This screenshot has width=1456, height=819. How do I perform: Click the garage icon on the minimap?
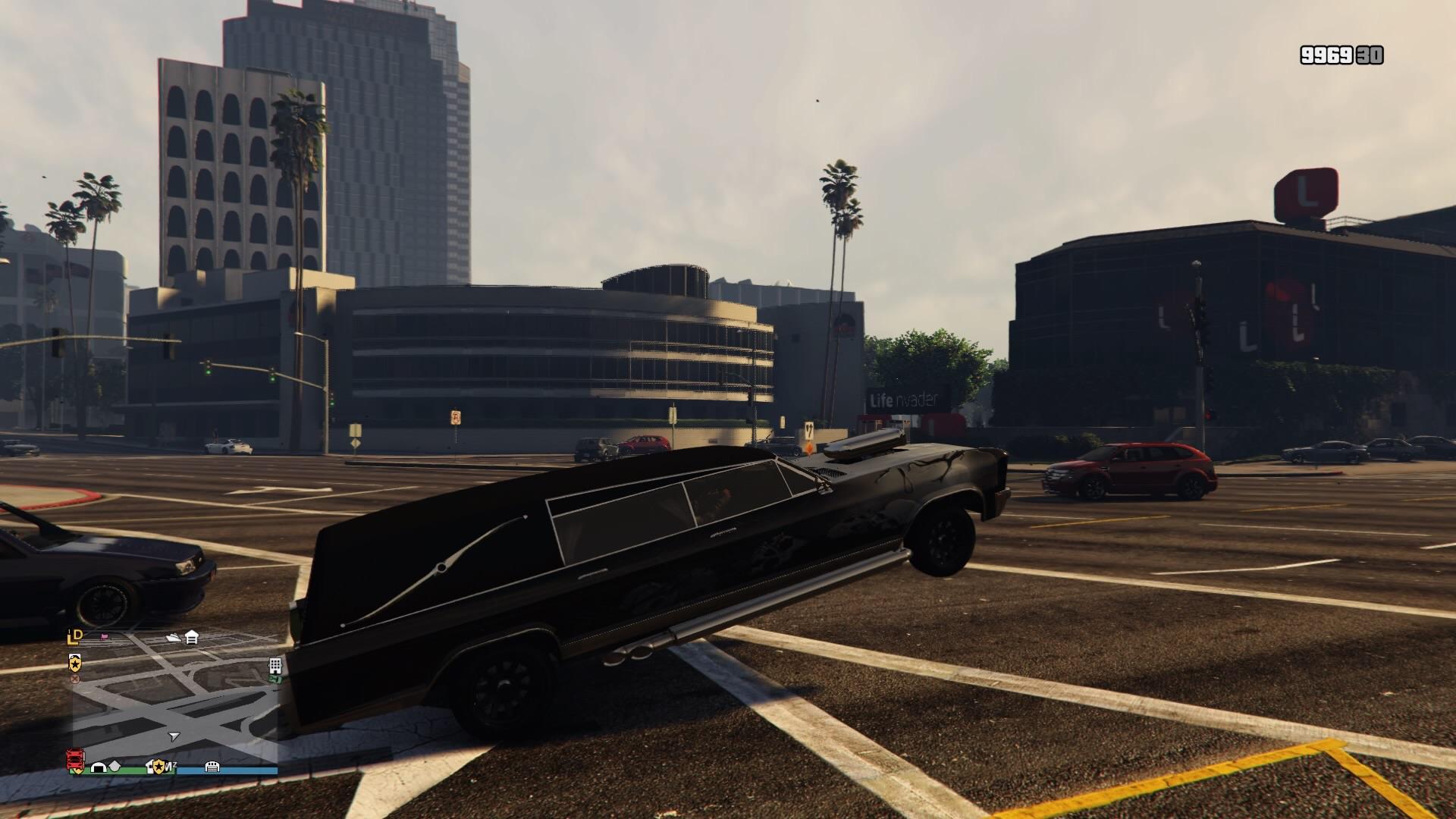coord(212,767)
